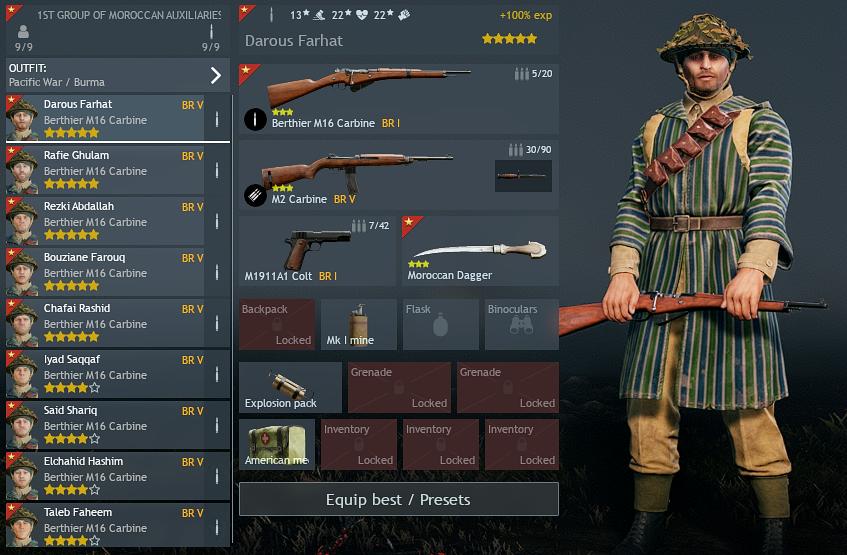The width and height of the screenshot is (847, 555).
Task: Open the Berthier M16 Carbine weapon slot
Action: [x=398, y=98]
